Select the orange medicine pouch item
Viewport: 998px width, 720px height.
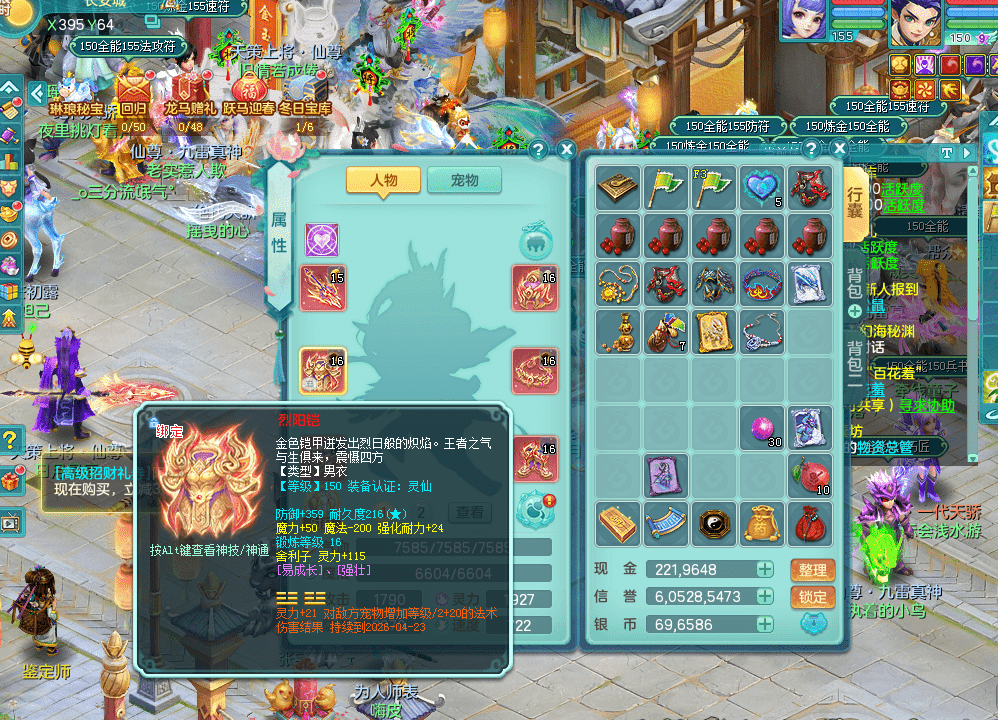762,523
